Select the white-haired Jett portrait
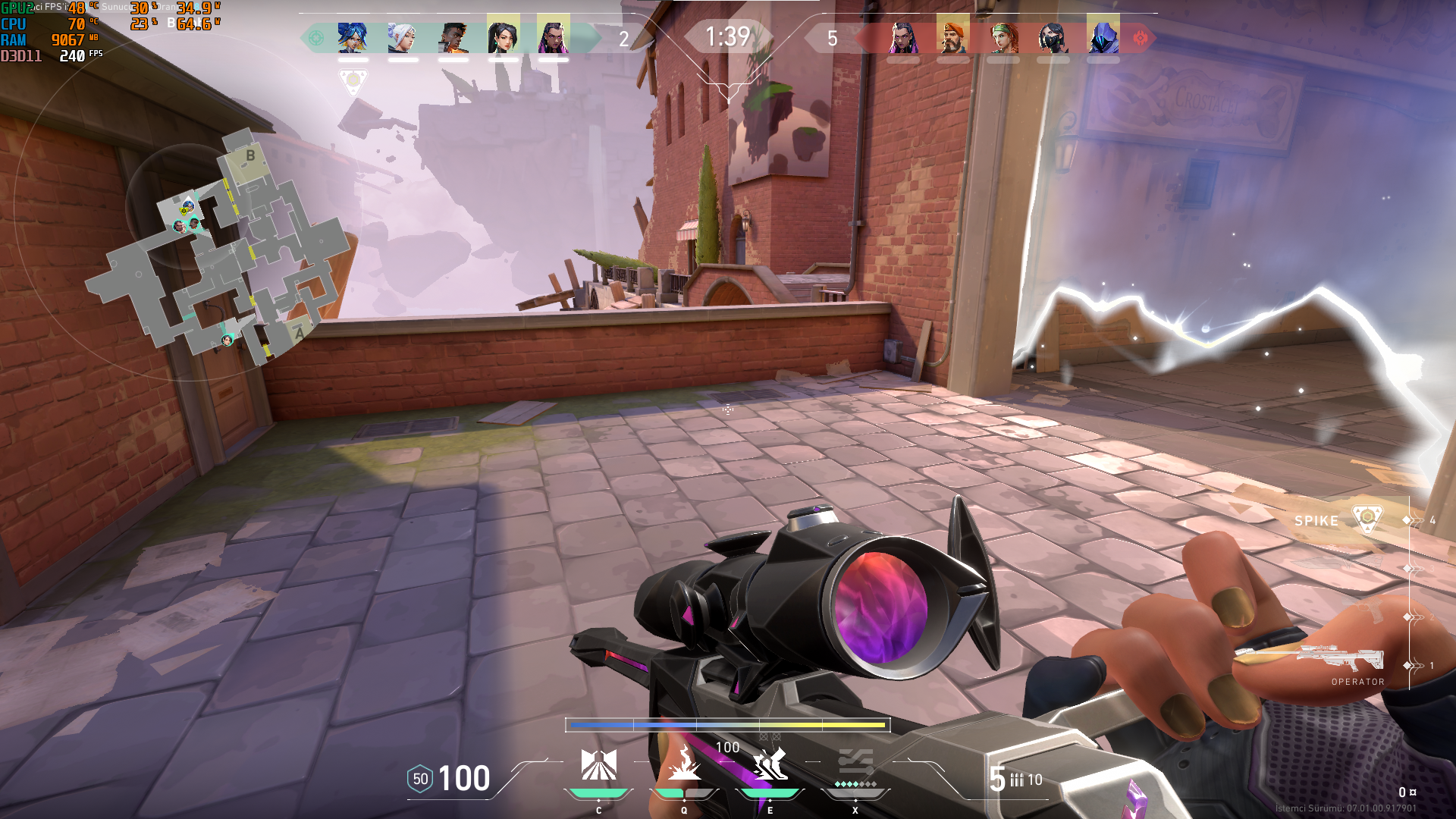 (403, 37)
